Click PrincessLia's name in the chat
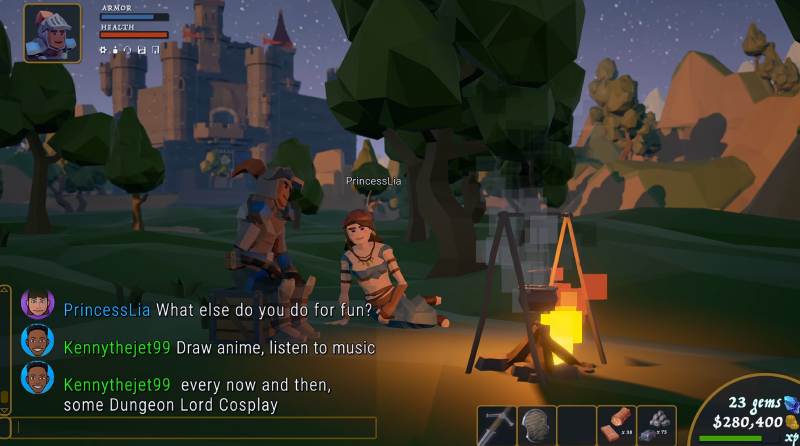The height and width of the screenshot is (446, 800). (x=107, y=310)
